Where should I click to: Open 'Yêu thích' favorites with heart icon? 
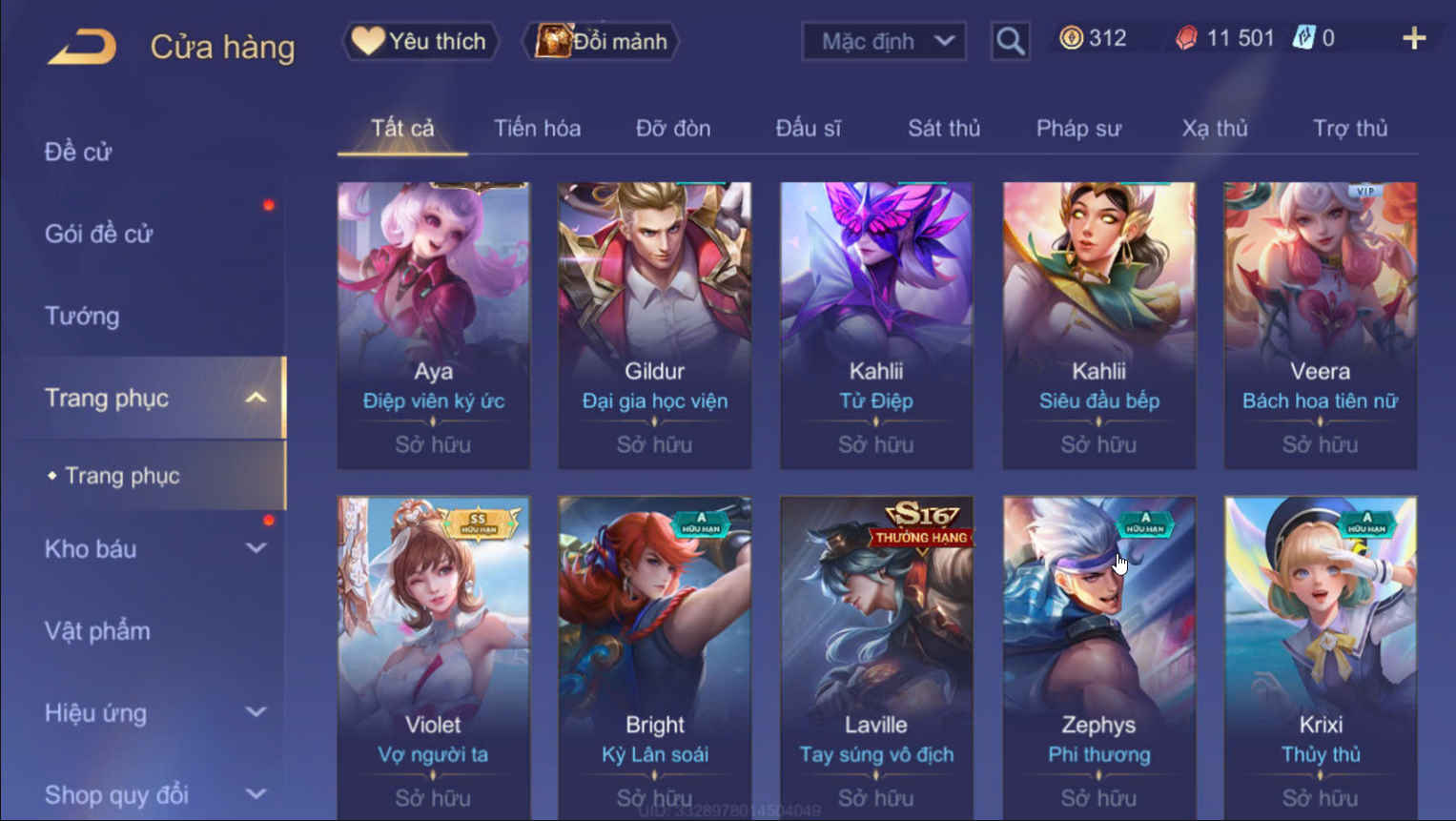click(419, 41)
